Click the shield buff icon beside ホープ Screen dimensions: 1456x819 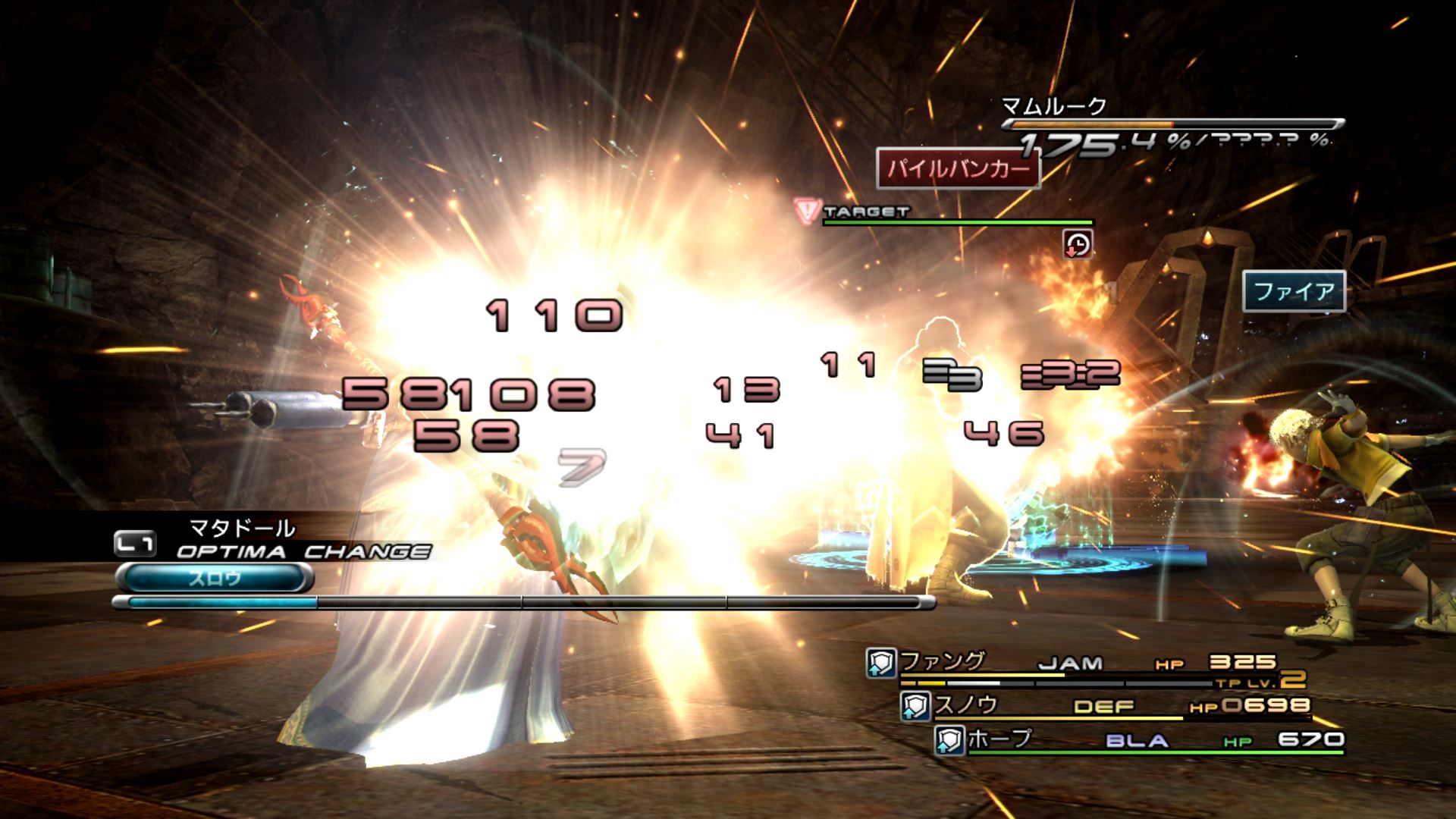pyautogui.click(x=949, y=740)
